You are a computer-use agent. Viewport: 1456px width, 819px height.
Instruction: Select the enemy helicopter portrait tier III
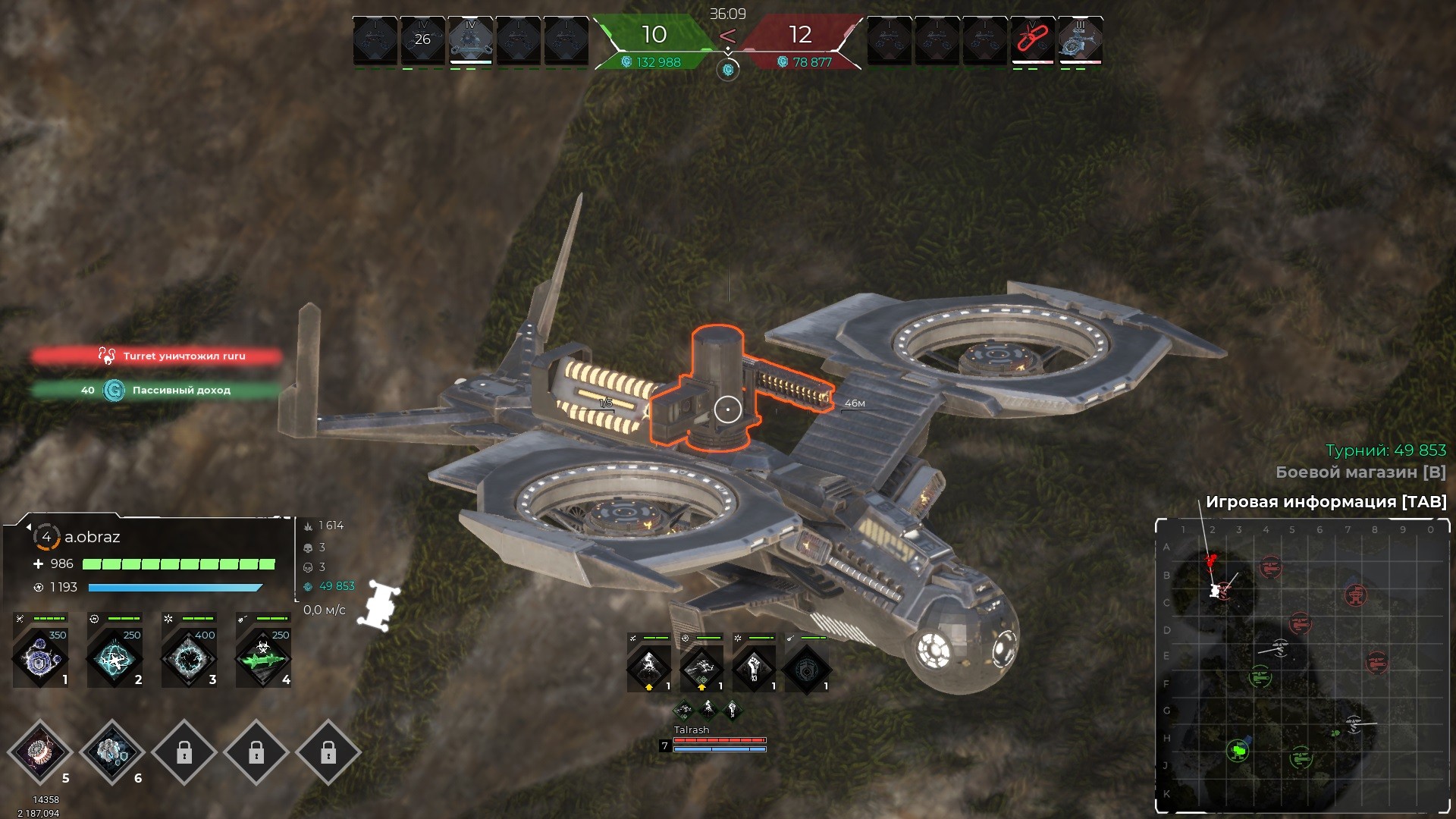click(x=1079, y=39)
